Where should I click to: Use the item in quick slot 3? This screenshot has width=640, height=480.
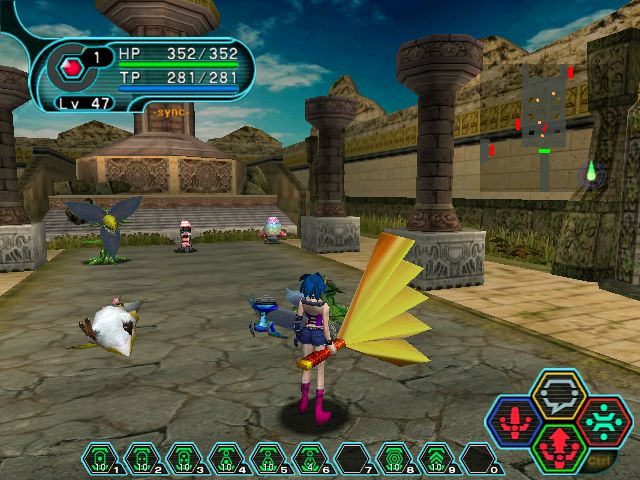184,459
